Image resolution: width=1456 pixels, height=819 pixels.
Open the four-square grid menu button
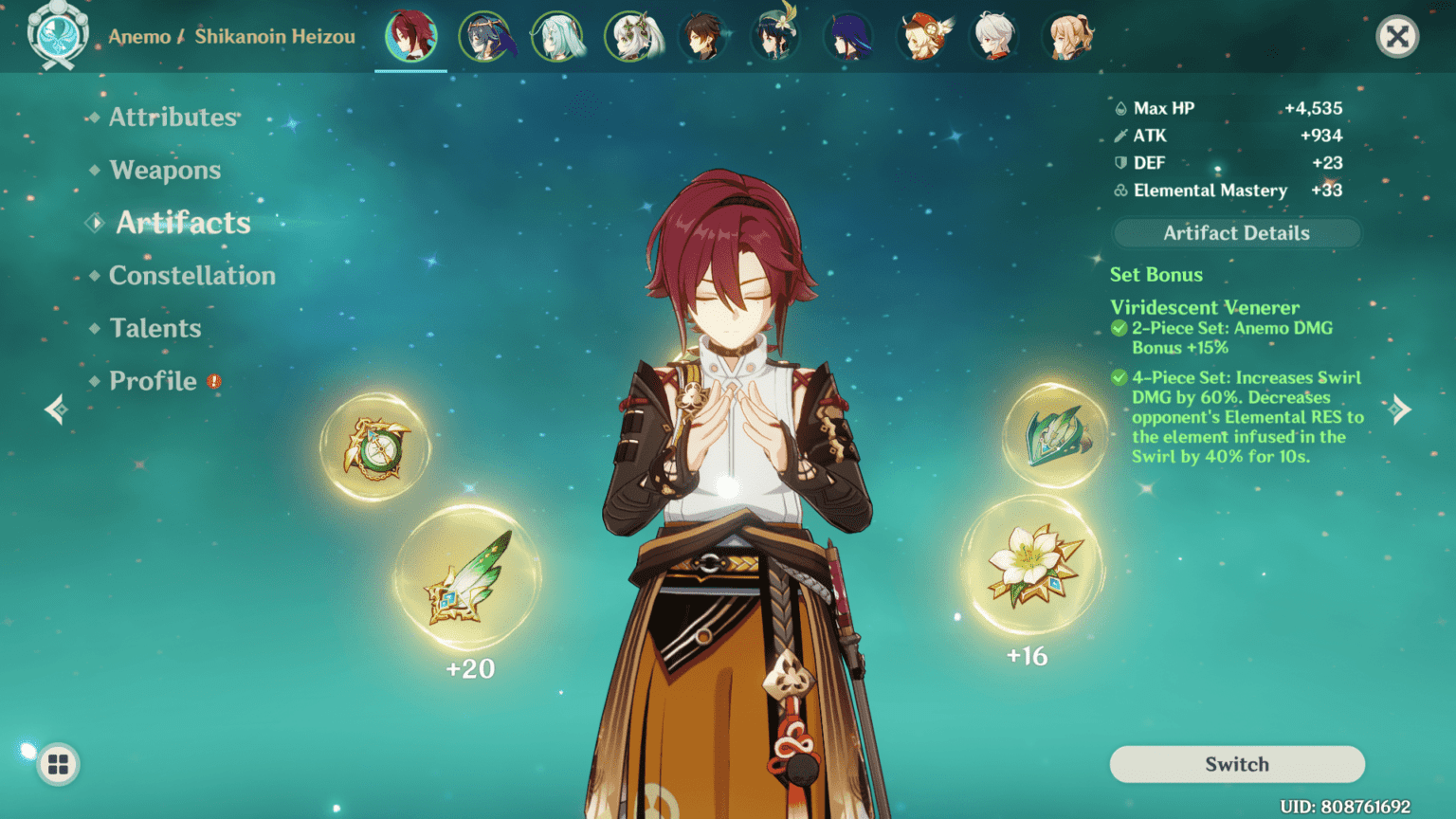tap(58, 764)
